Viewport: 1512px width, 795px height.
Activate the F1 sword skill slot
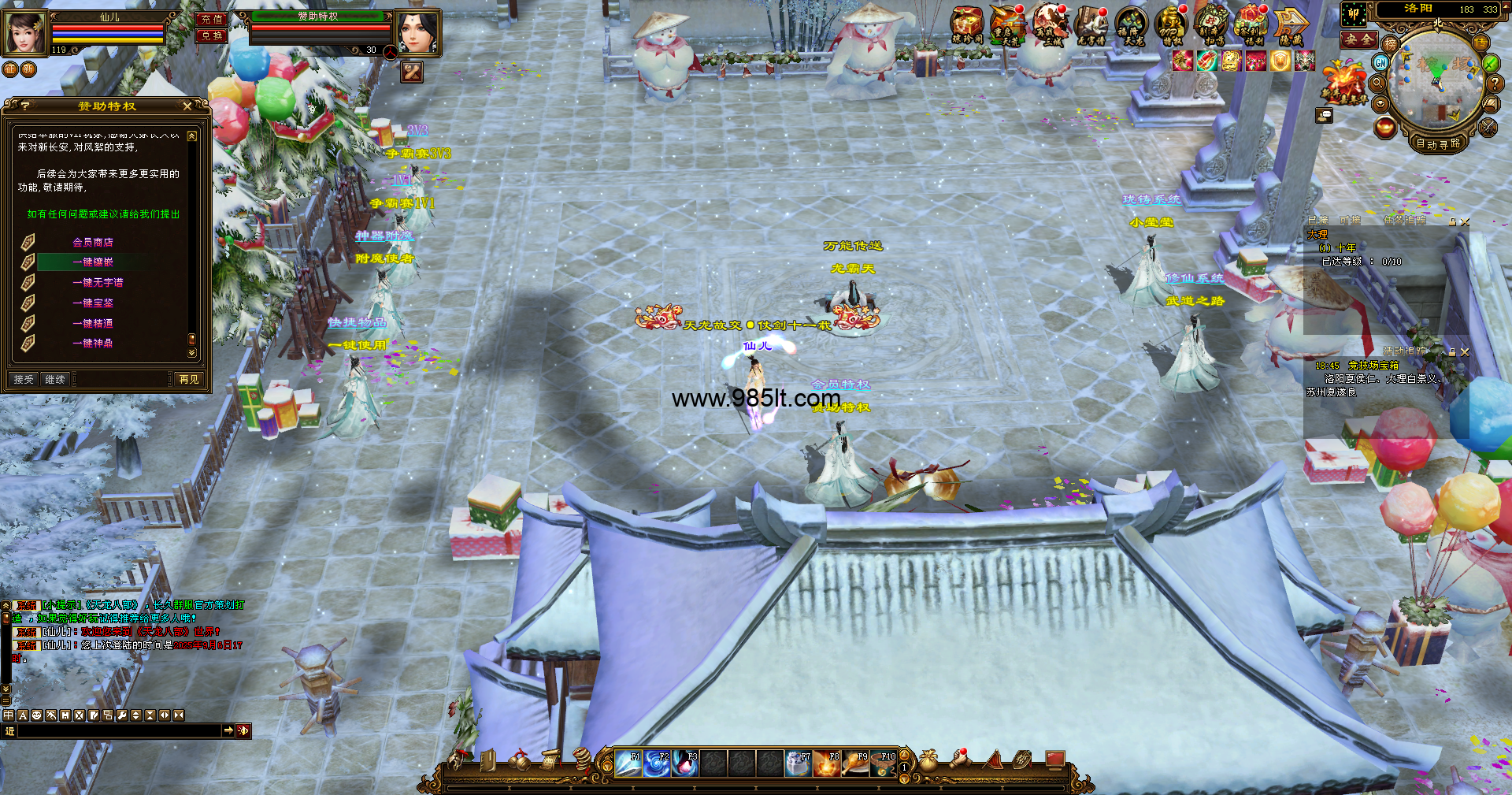click(628, 763)
